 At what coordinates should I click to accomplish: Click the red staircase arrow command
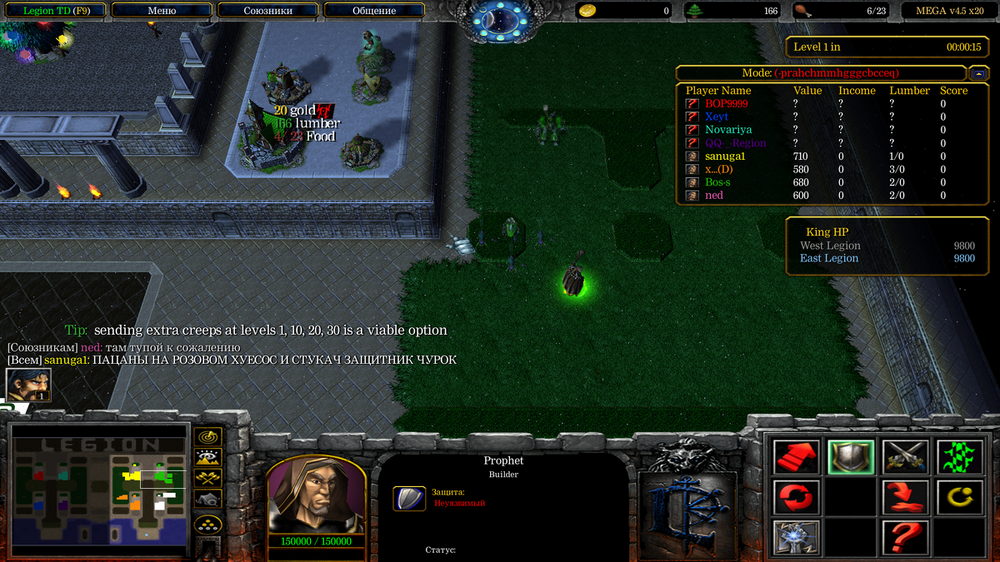(x=797, y=457)
